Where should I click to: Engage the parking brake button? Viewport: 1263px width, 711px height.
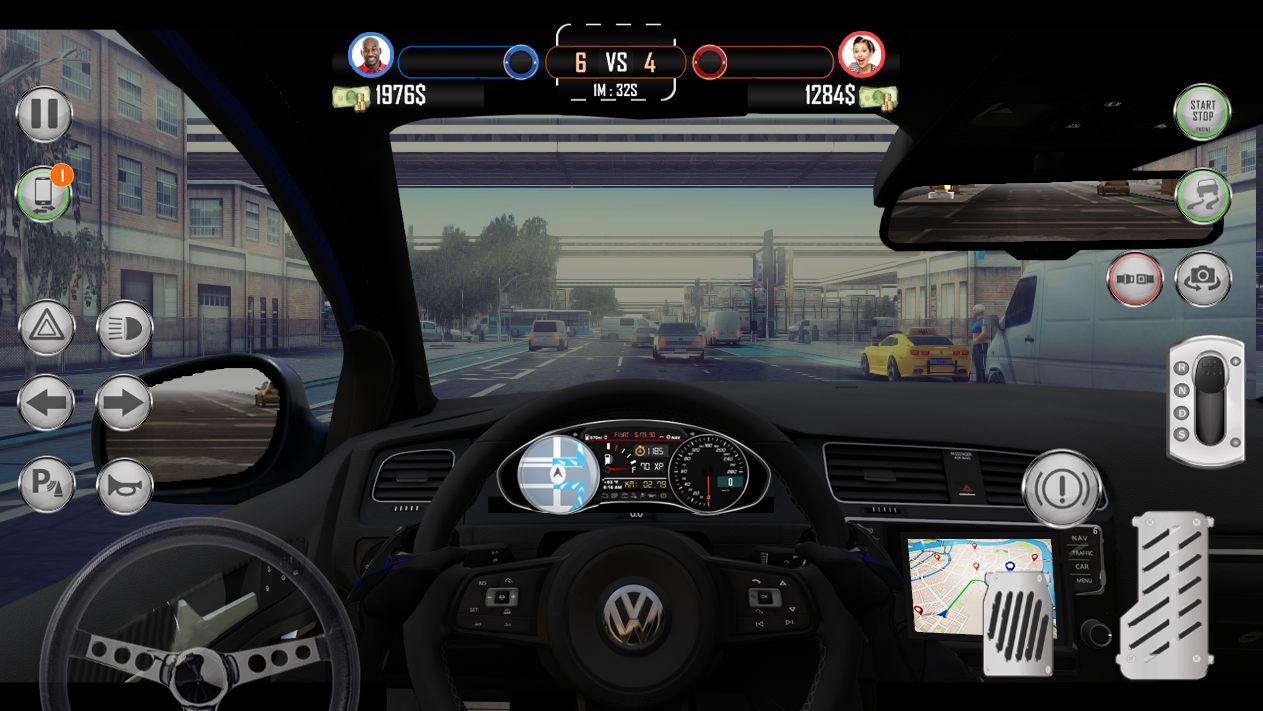[46, 485]
